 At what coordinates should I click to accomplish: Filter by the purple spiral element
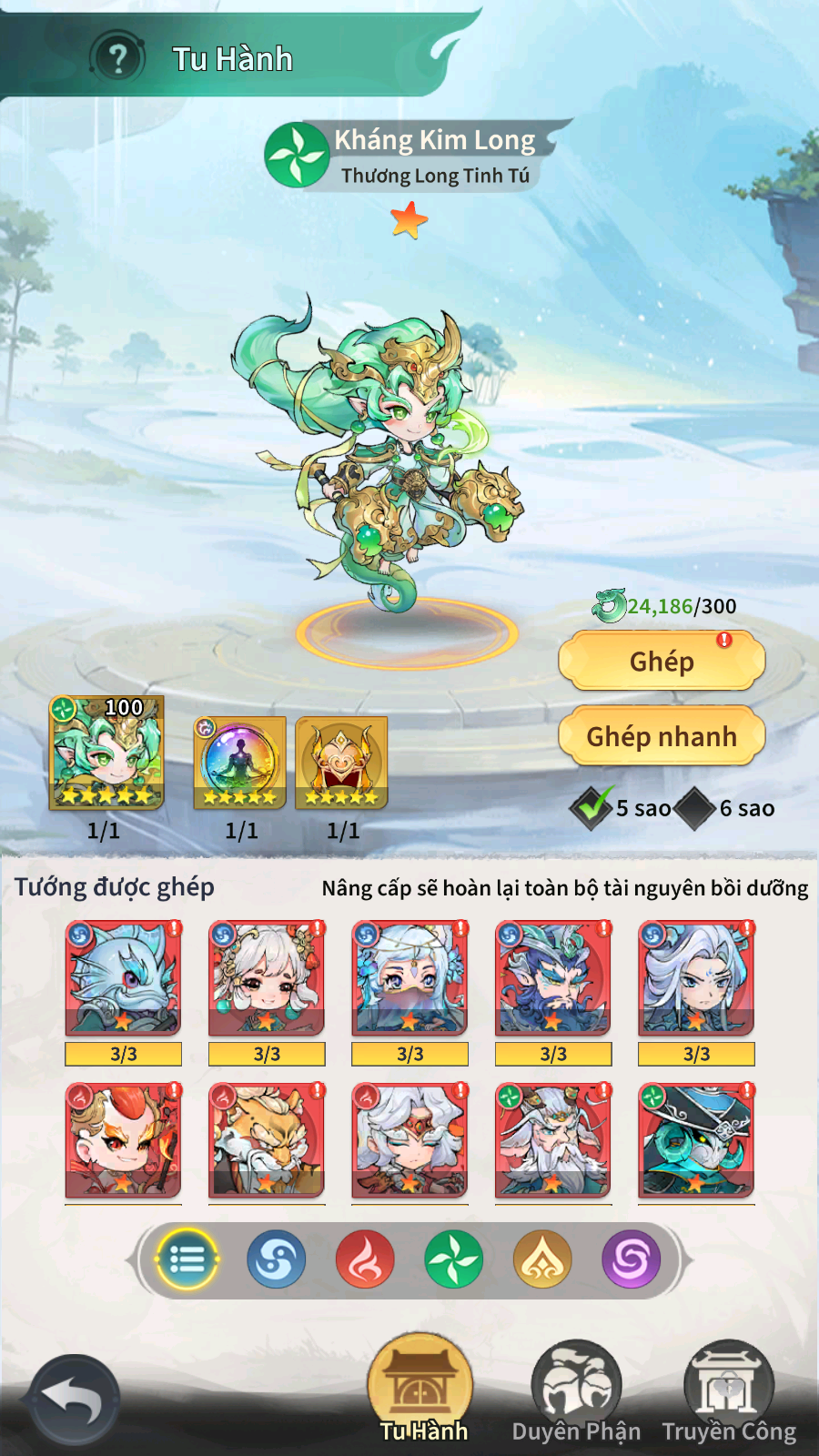pos(631,1259)
